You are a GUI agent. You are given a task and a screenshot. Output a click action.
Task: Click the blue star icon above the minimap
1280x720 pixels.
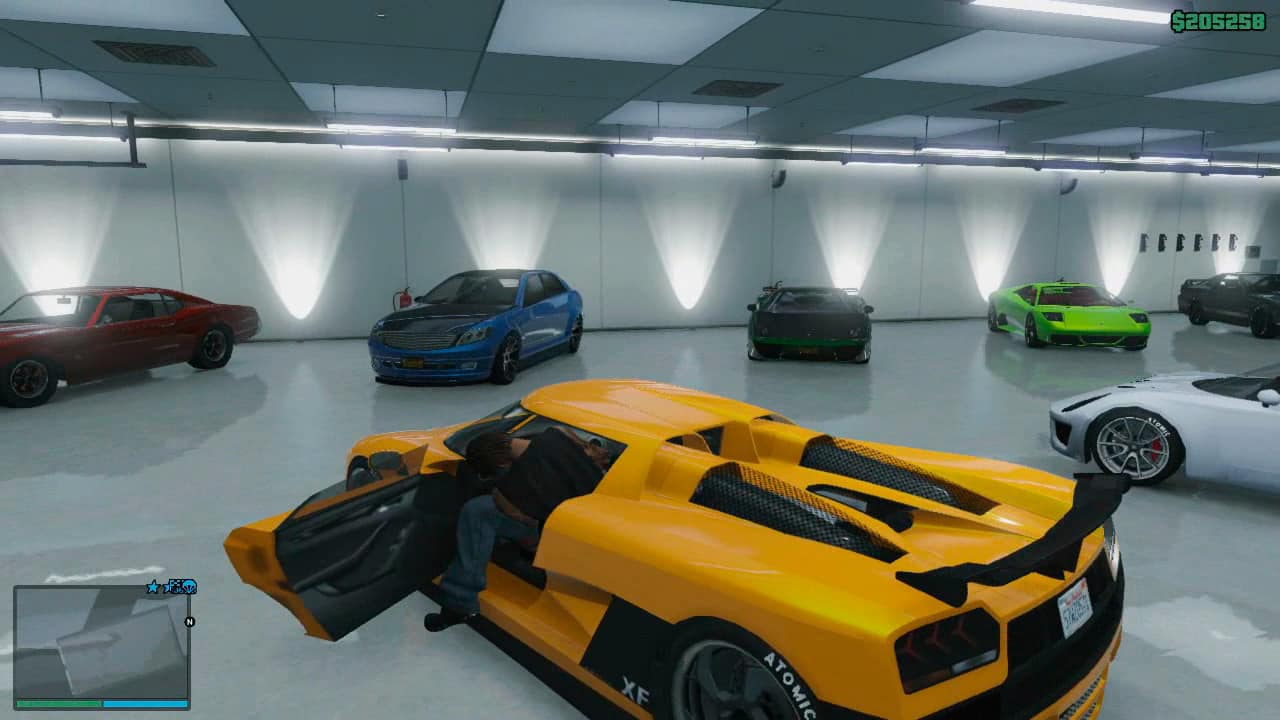[x=153, y=586]
